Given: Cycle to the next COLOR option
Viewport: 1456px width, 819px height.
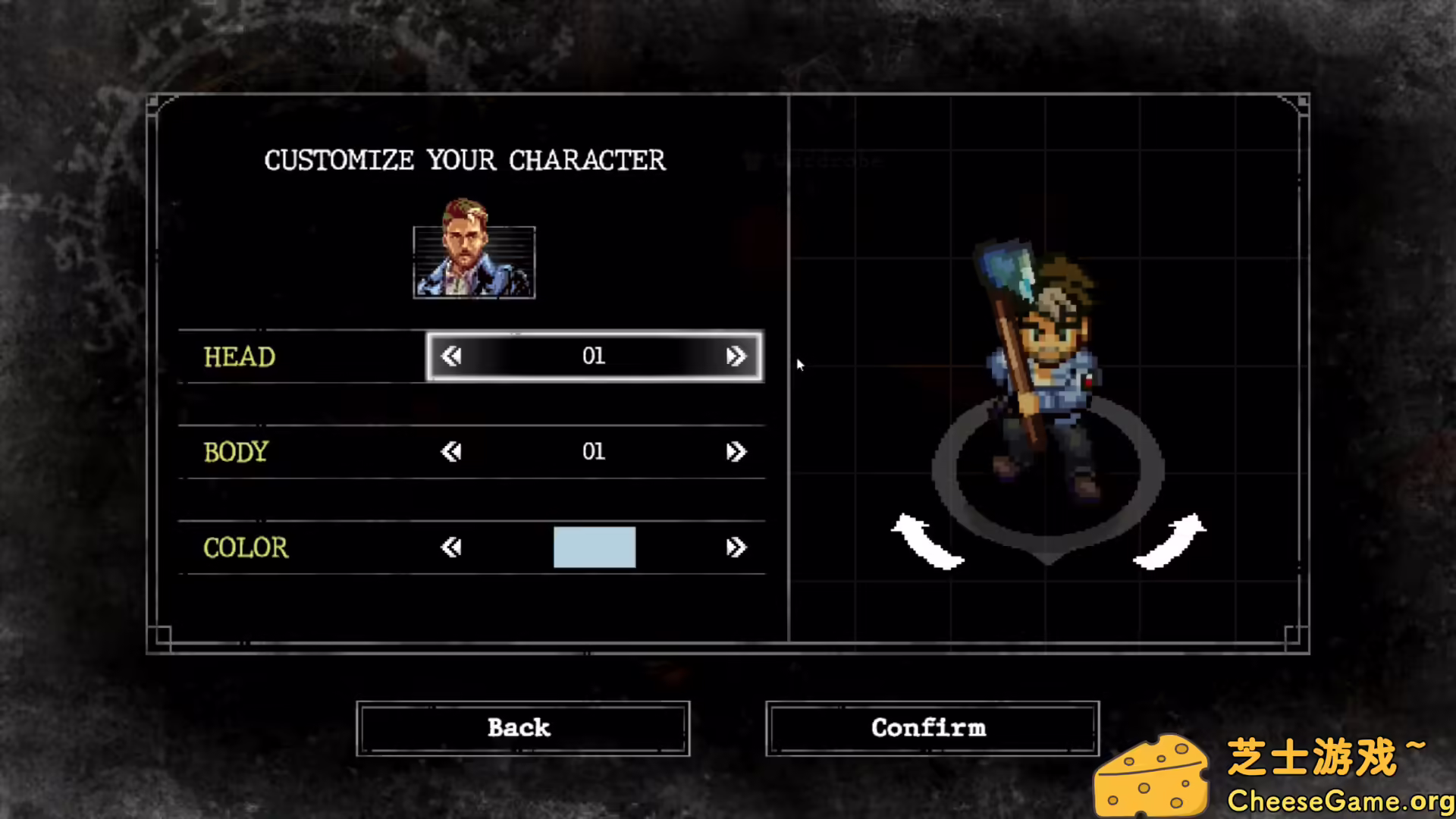Looking at the screenshot, I should click(x=736, y=548).
